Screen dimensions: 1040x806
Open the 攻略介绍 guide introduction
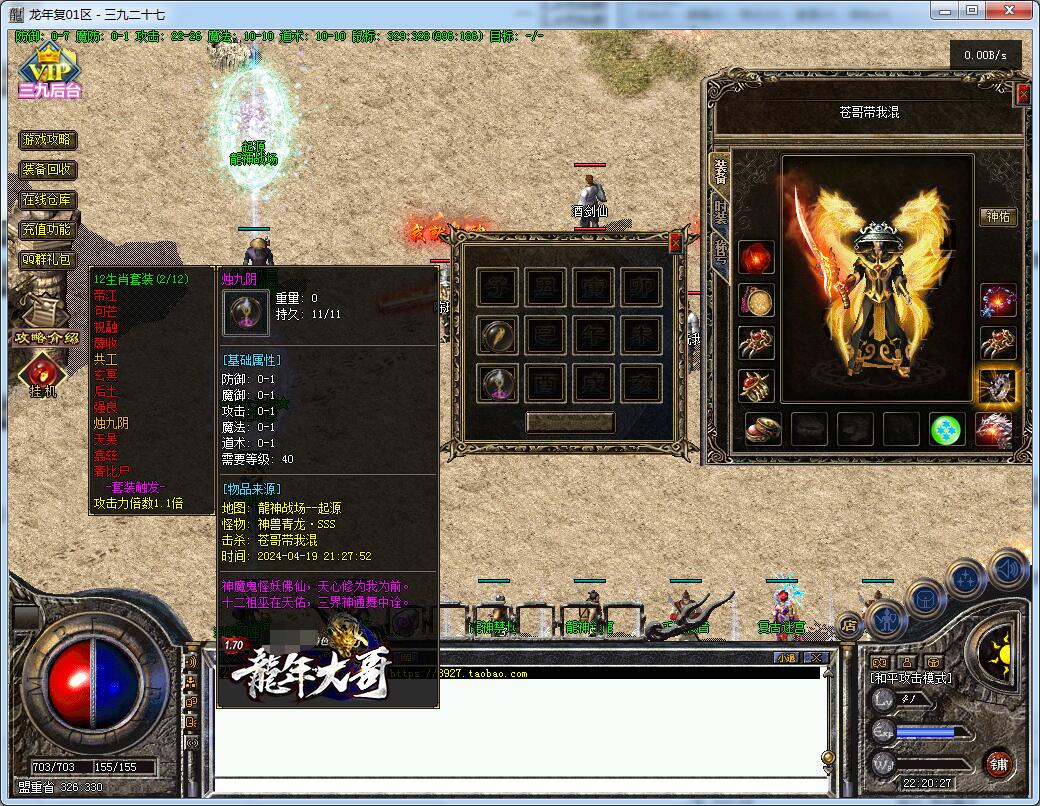point(47,337)
